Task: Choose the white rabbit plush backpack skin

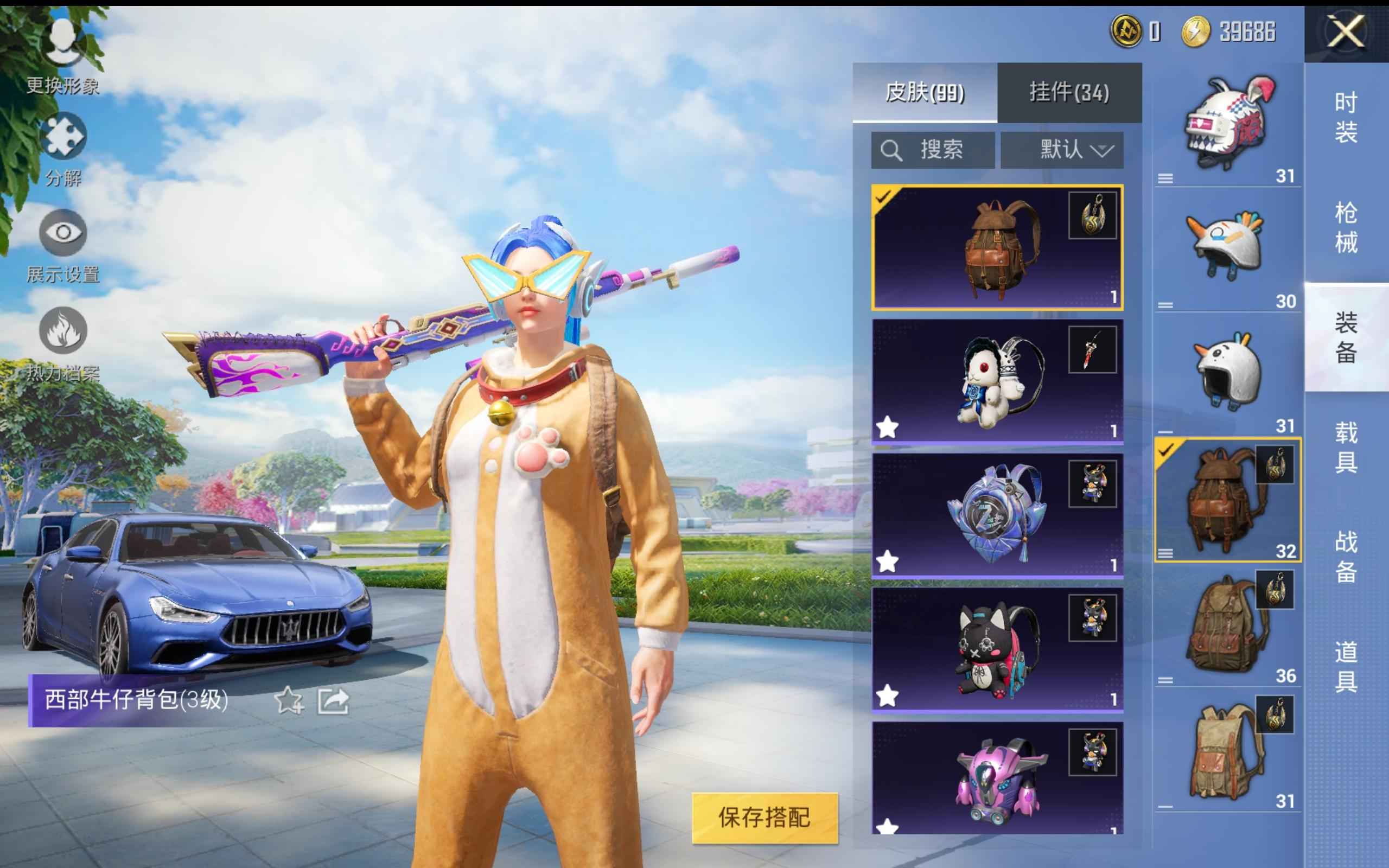Action: pos(997,382)
